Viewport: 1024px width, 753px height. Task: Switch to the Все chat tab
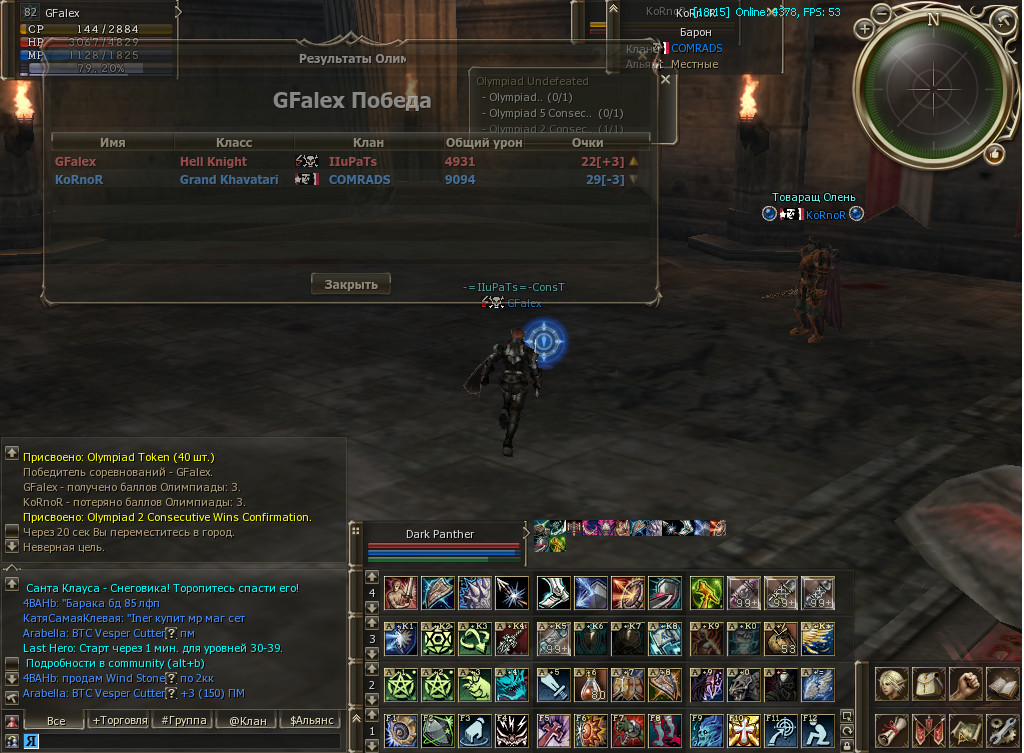[x=56, y=720]
